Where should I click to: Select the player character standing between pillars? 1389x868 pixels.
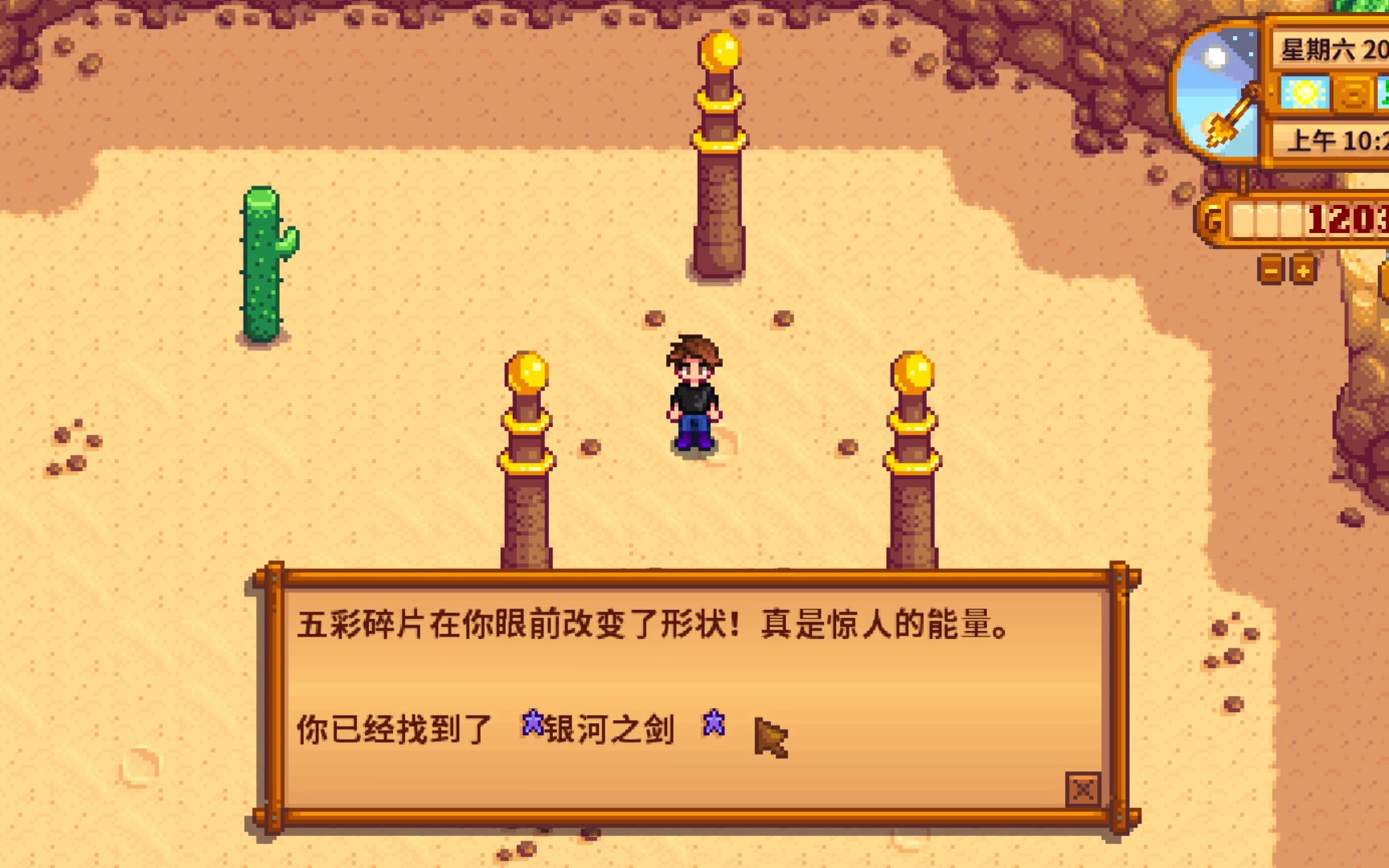click(x=696, y=394)
